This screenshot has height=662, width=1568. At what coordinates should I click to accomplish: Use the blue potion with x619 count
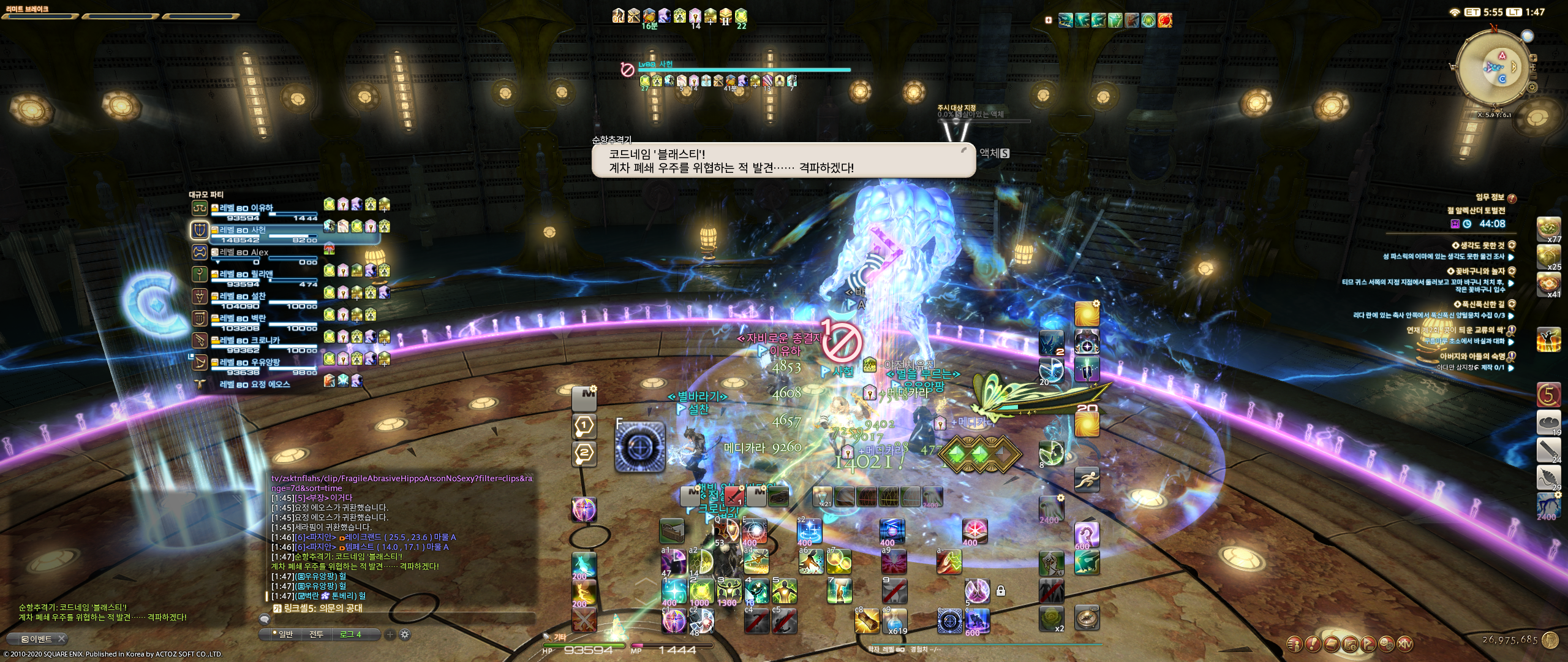pyautogui.click(x=894, y=620)
